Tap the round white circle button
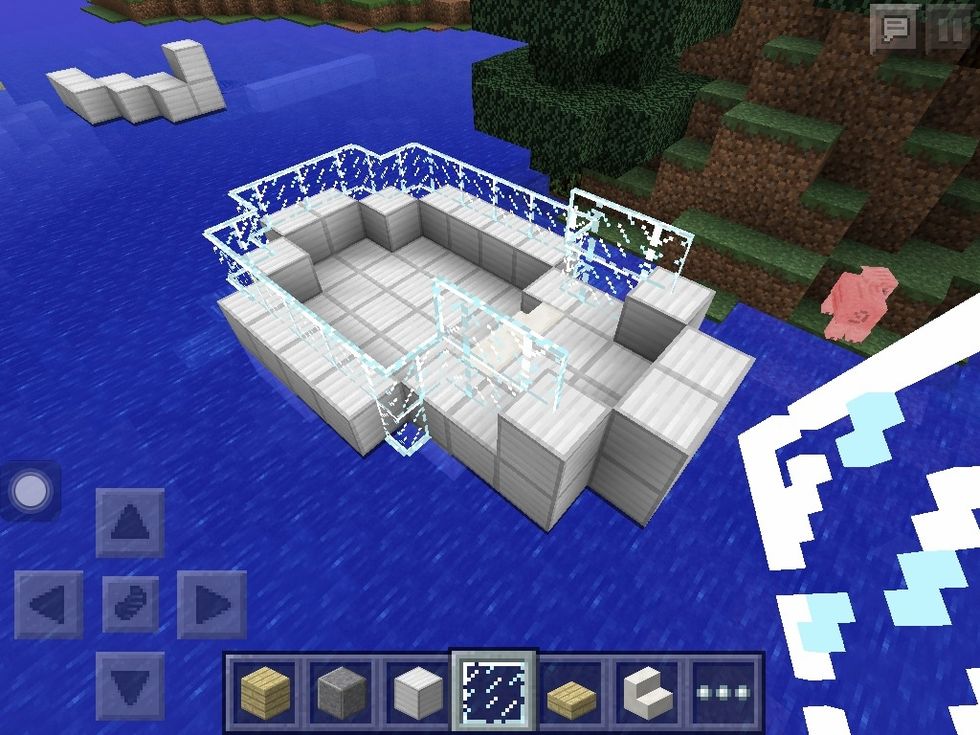The image size is (980, 735). click(31, 490)
